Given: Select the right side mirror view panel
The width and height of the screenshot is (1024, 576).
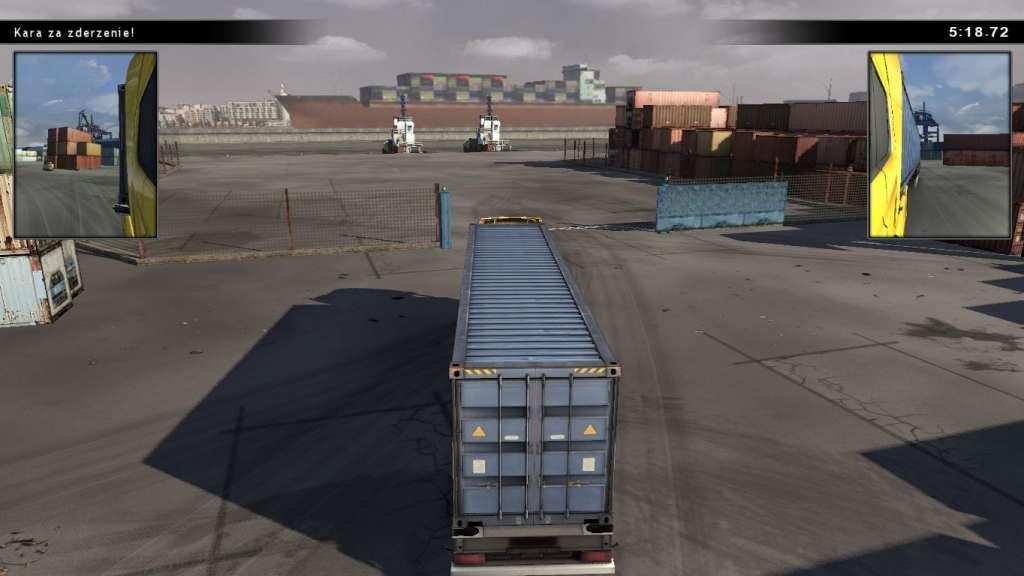Looking at the screenshot, I should tap(939, 145).
